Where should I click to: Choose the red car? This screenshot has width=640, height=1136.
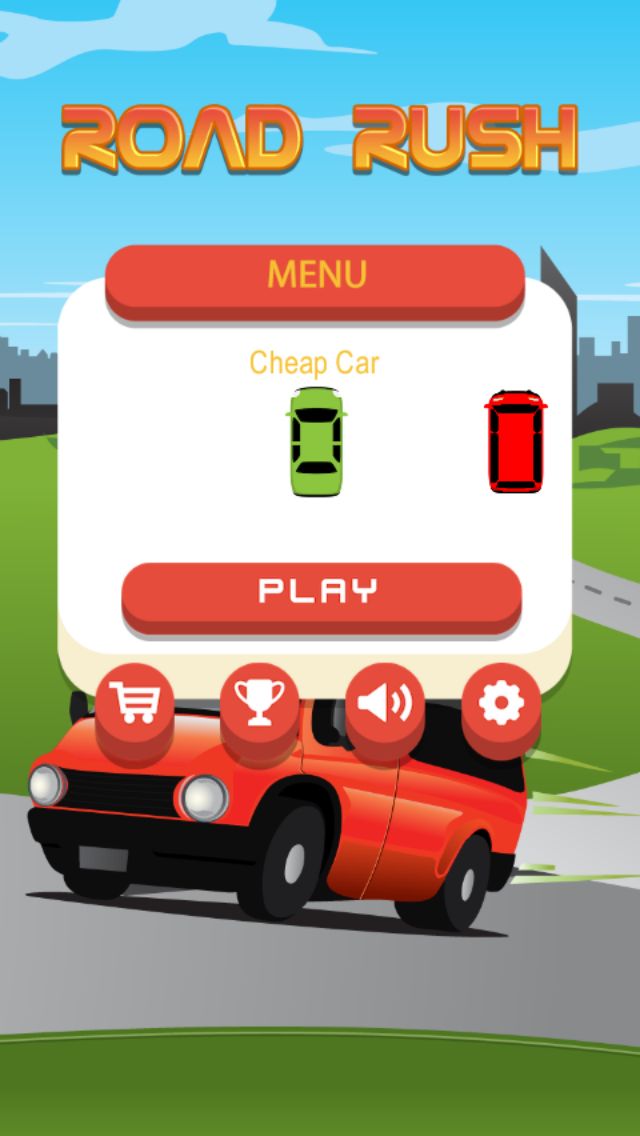coord(516,441)
